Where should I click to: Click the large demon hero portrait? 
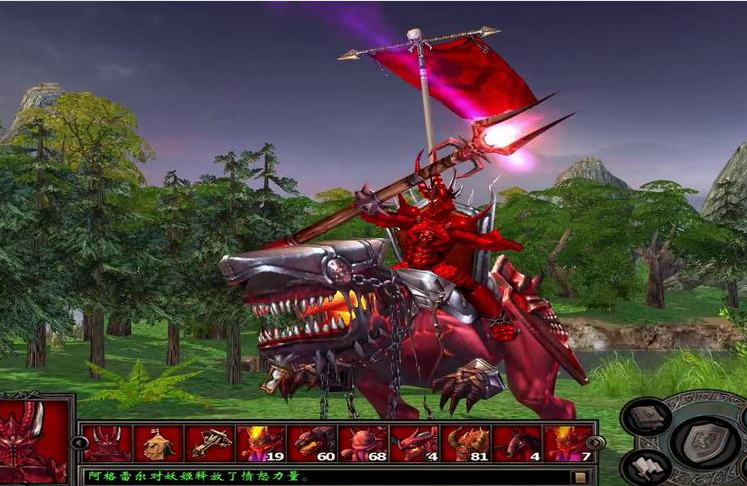pyautogui.click(x=35, y=442)
